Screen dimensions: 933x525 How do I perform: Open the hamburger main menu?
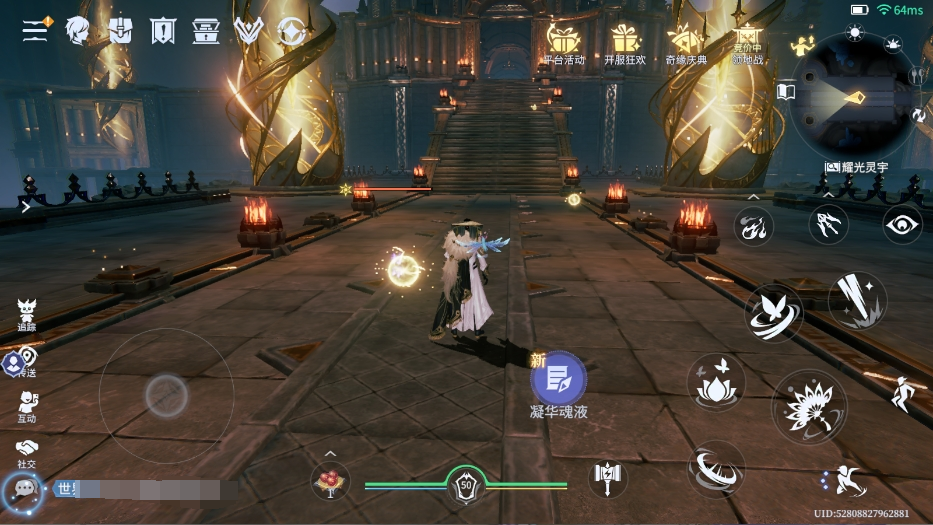coord(36,30)
